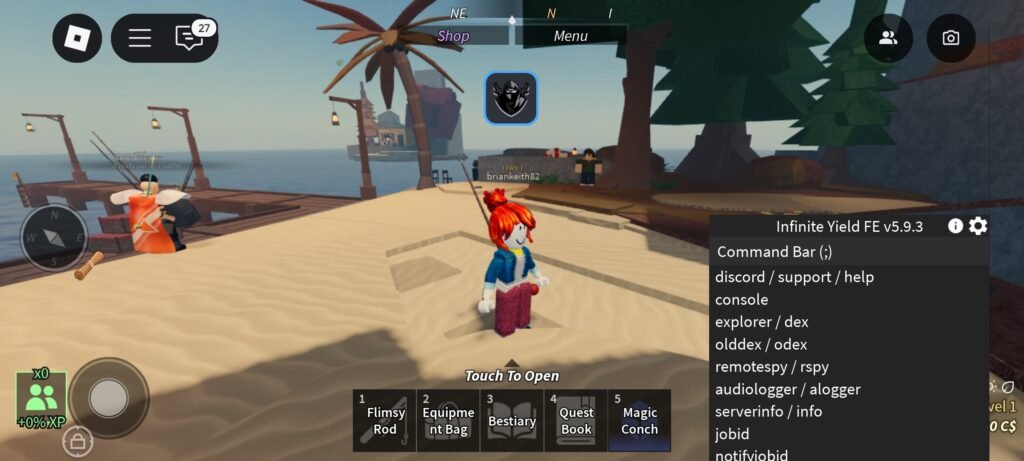Tap the green friends XP icon

coord(41,399)
